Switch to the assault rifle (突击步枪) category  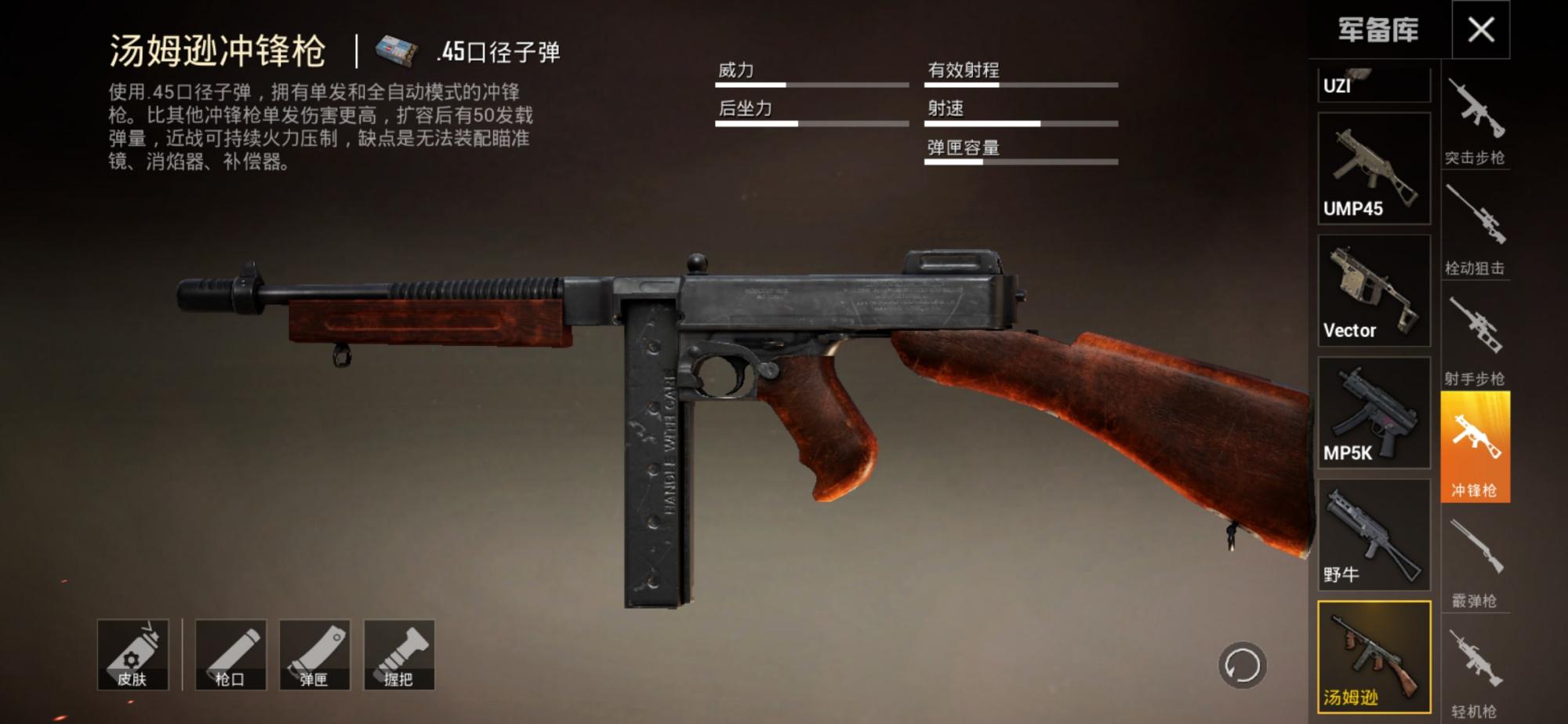[1475, 122]
